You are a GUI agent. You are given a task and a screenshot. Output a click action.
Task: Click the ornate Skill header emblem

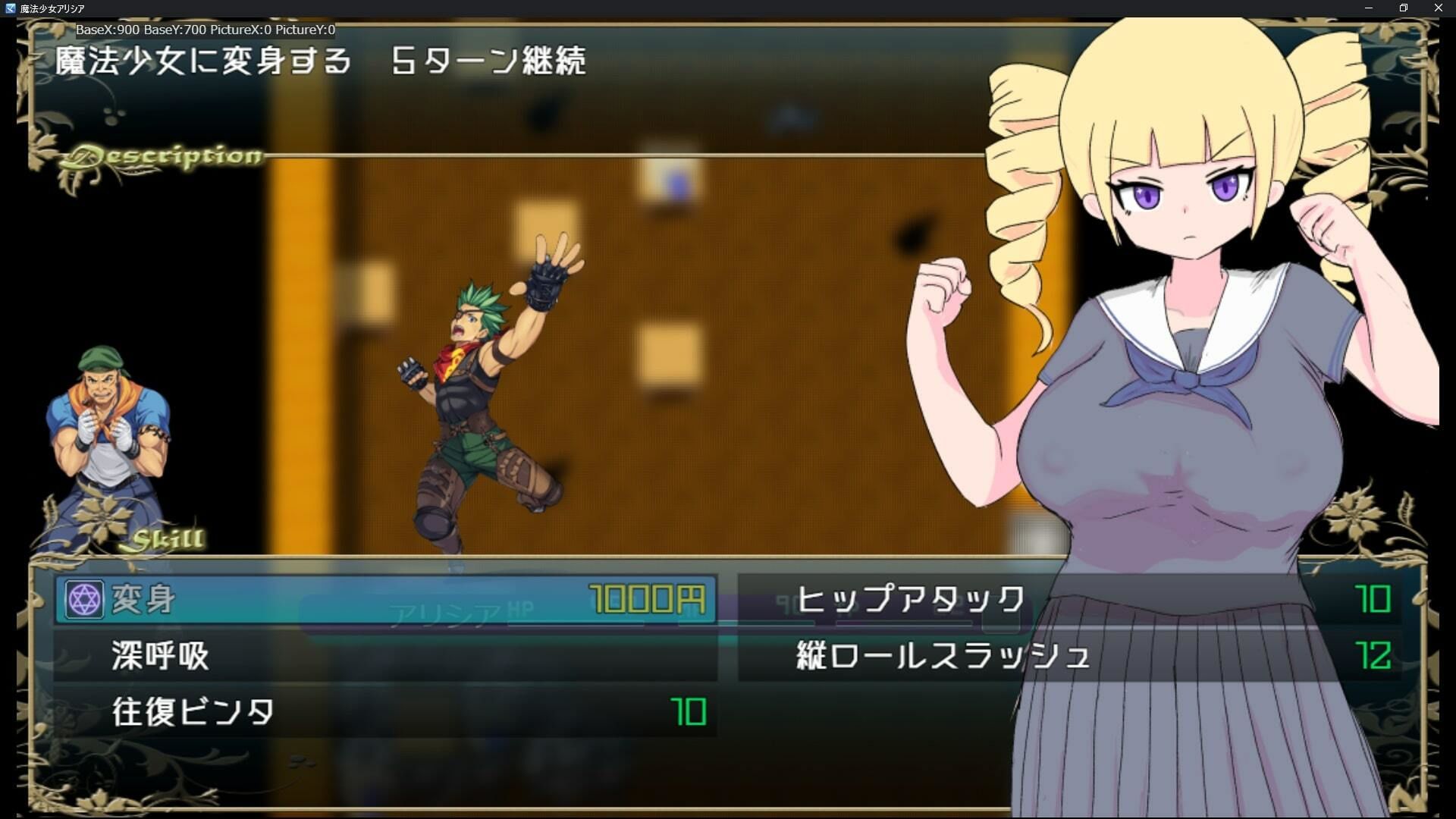point(165,538)
